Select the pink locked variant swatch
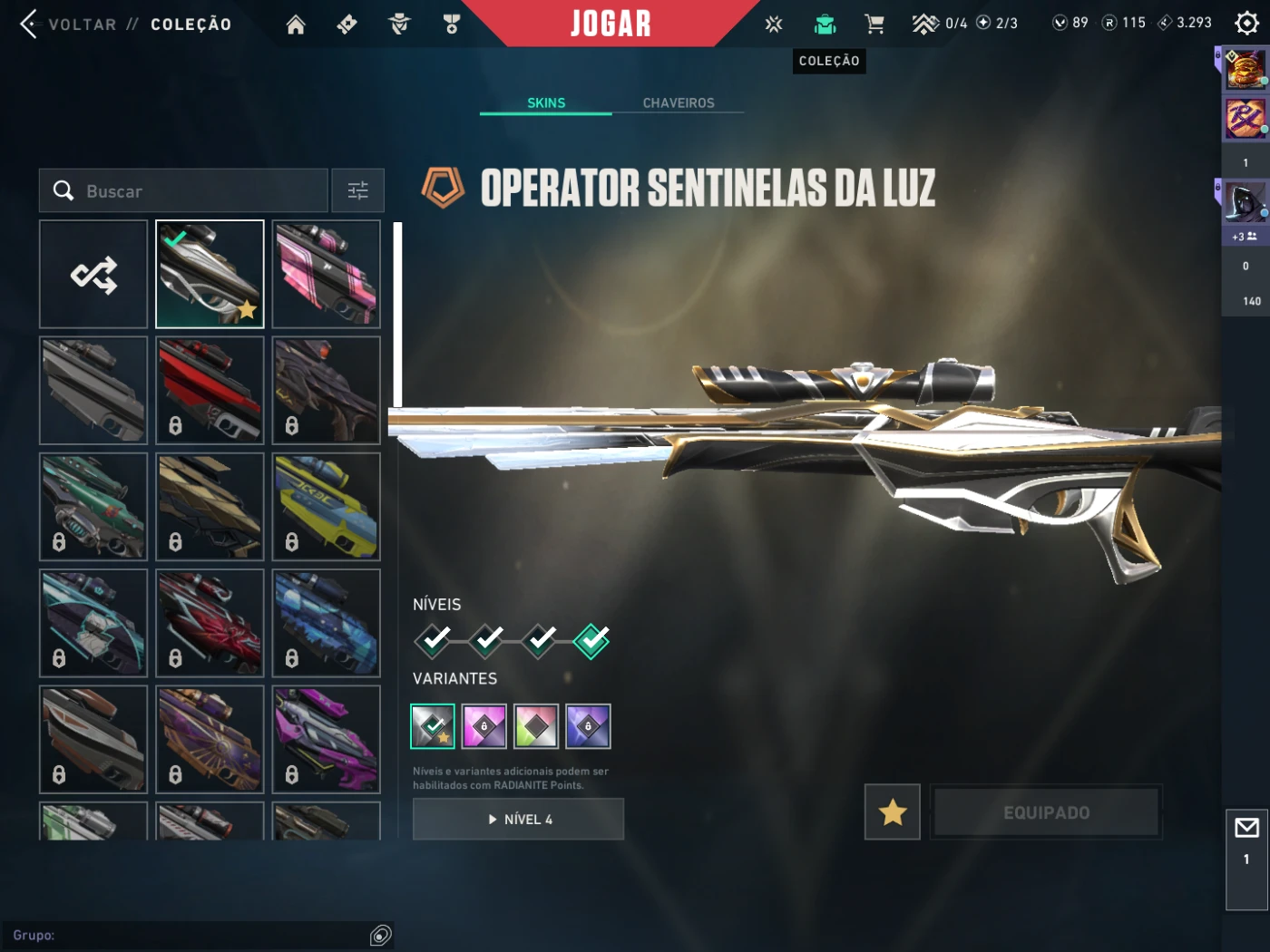The width and height of the screenshot is (1270, 952). point(484,726)
